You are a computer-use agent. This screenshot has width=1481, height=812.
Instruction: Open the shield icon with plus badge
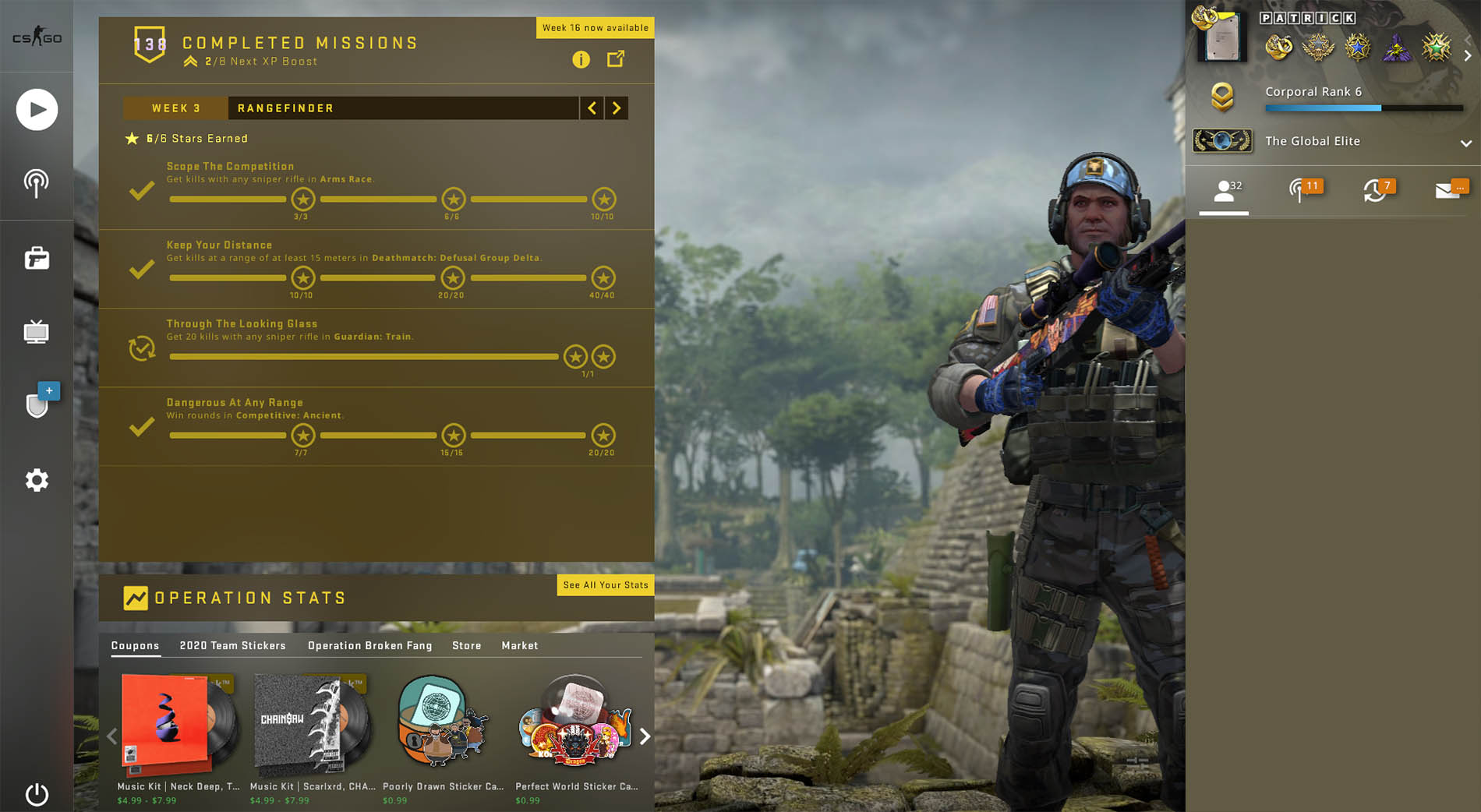38,404
